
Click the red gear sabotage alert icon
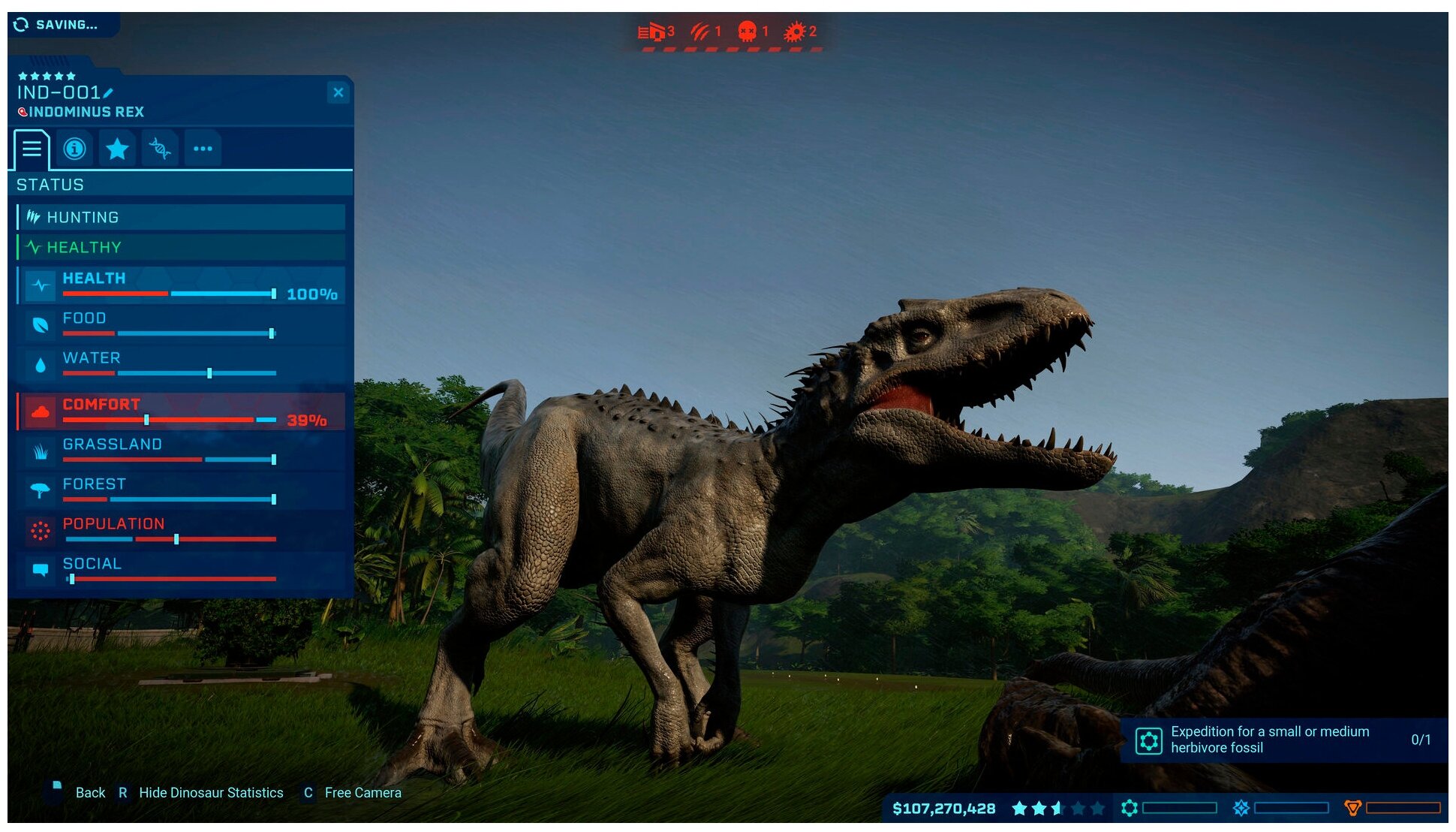tap(794, 32)
